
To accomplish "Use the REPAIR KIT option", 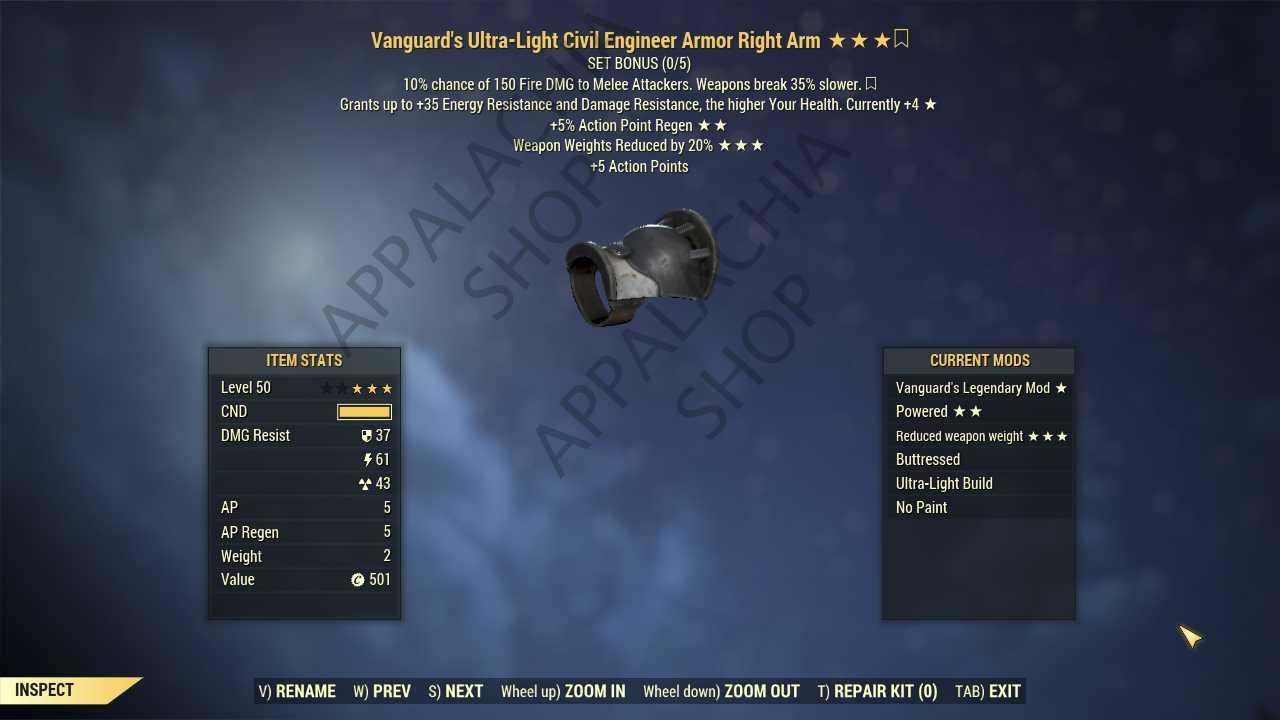I will (x=877, y=691).
